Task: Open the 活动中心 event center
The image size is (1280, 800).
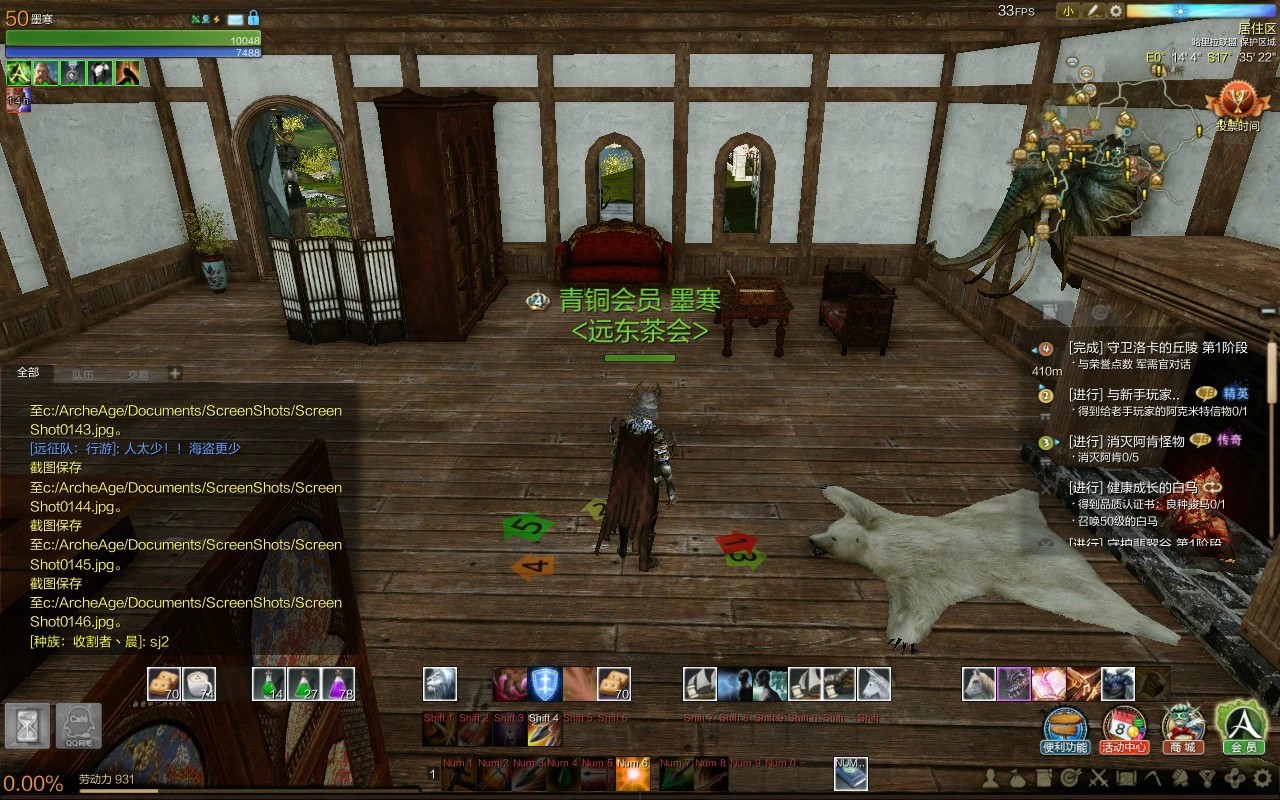Action: (x=1124, y=730)
